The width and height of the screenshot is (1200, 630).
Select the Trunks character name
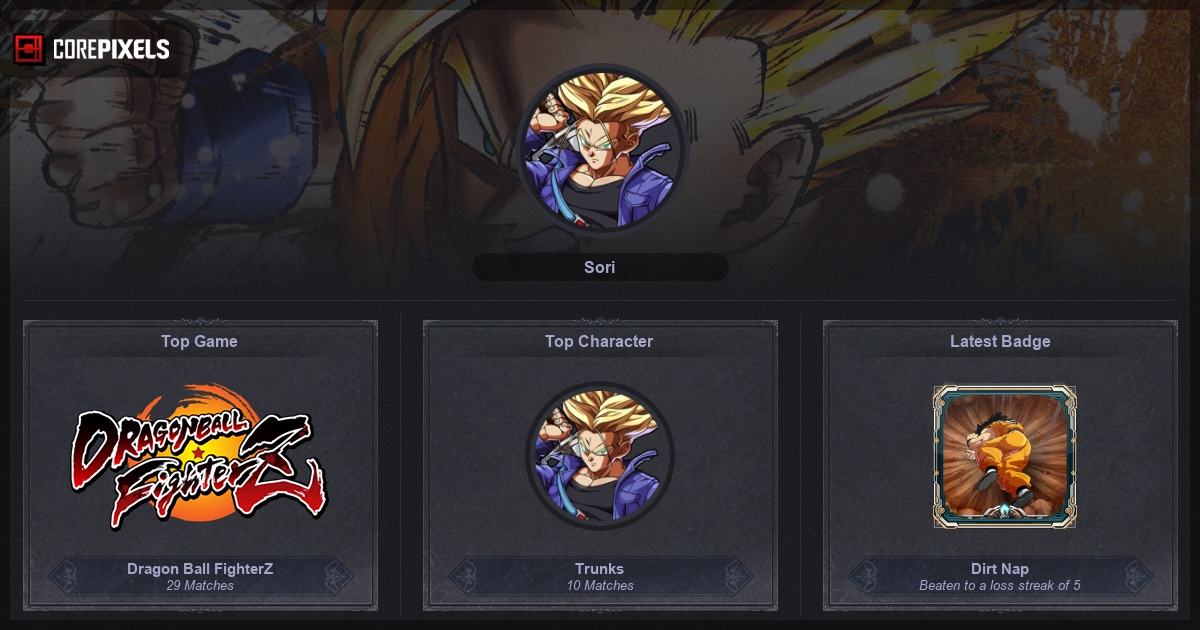[x=600, y=568]
